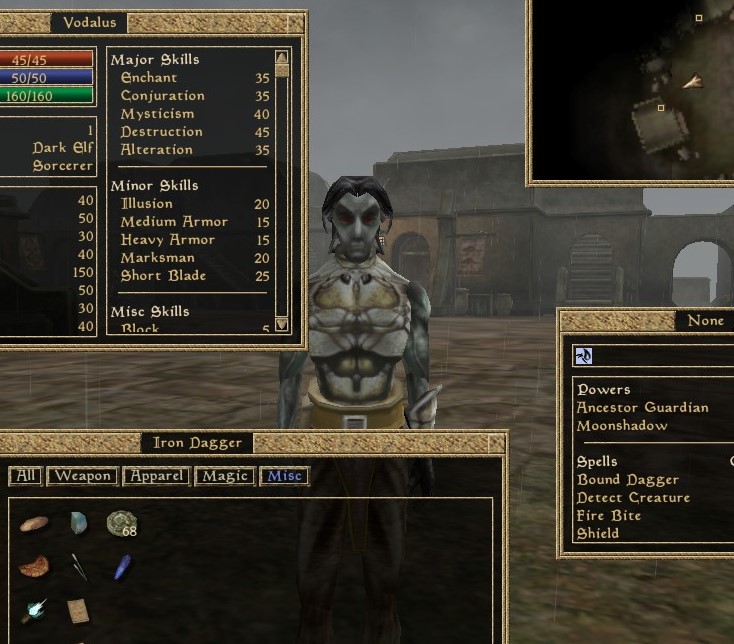
Task: Open the Apparel inventory tab
Action: 155,476
